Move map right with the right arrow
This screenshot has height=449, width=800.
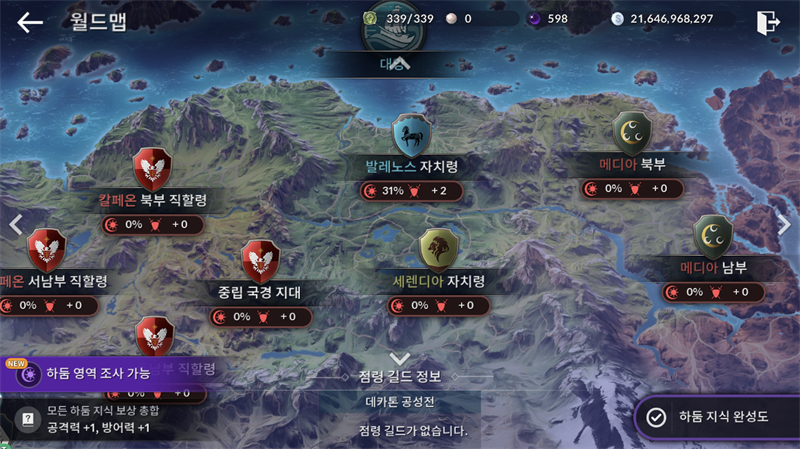[784, 224]
